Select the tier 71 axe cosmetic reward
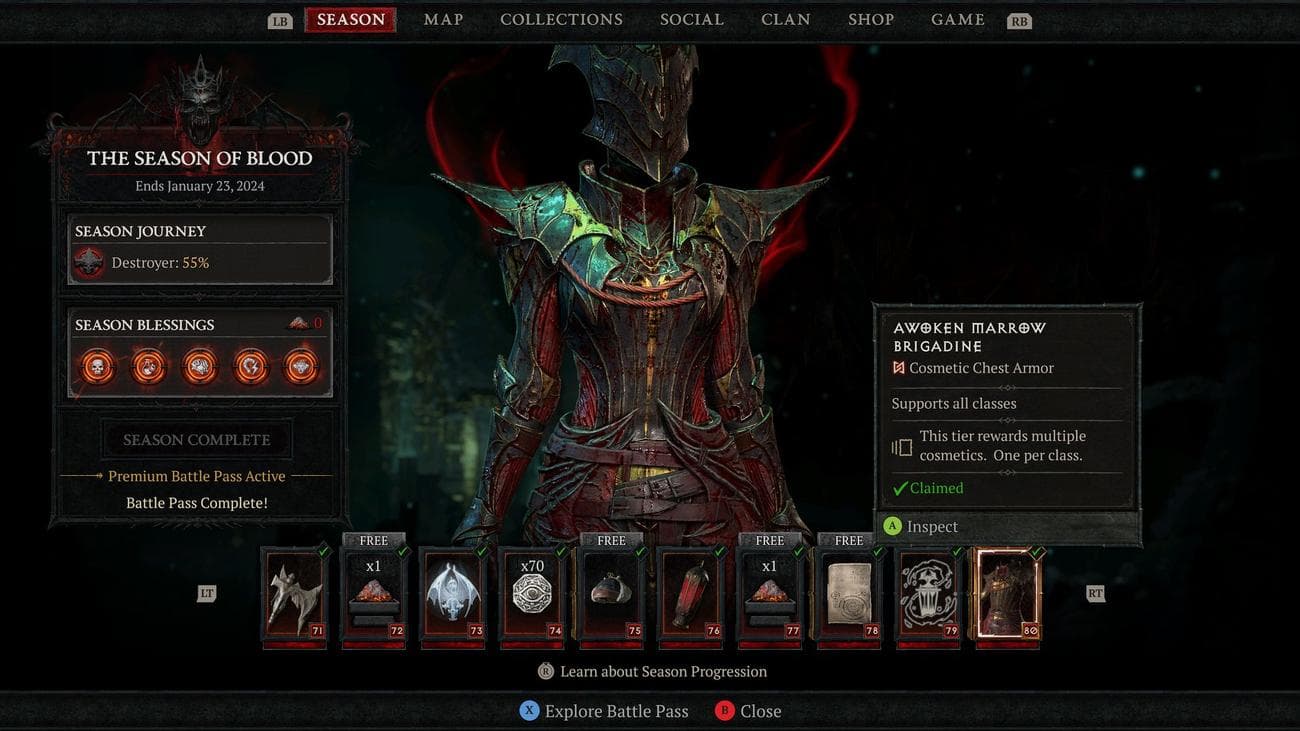Image resolution: width=1300 pixels, height=731 pixels. (294, 595)
